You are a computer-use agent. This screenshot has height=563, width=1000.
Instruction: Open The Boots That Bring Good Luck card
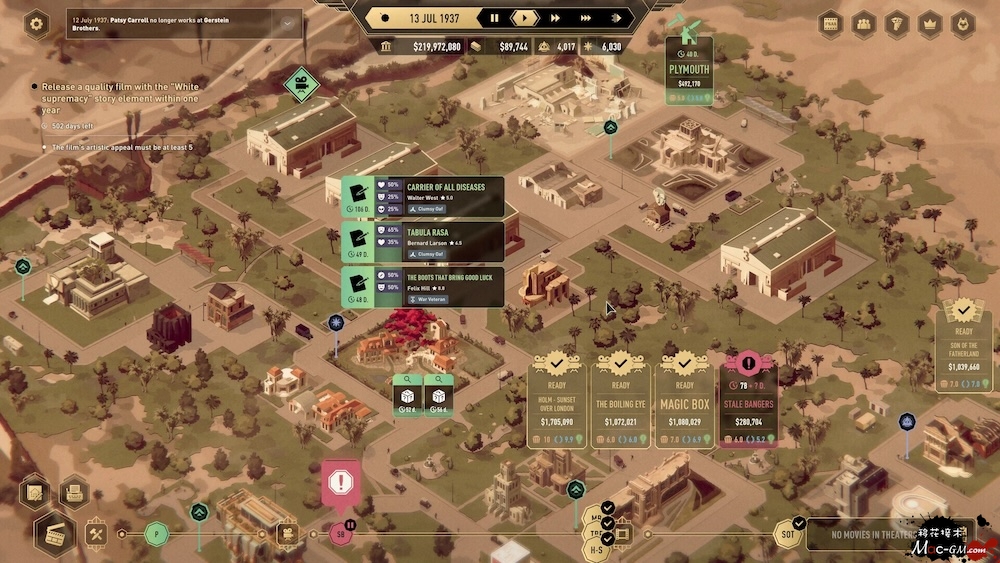coord(423,286)
